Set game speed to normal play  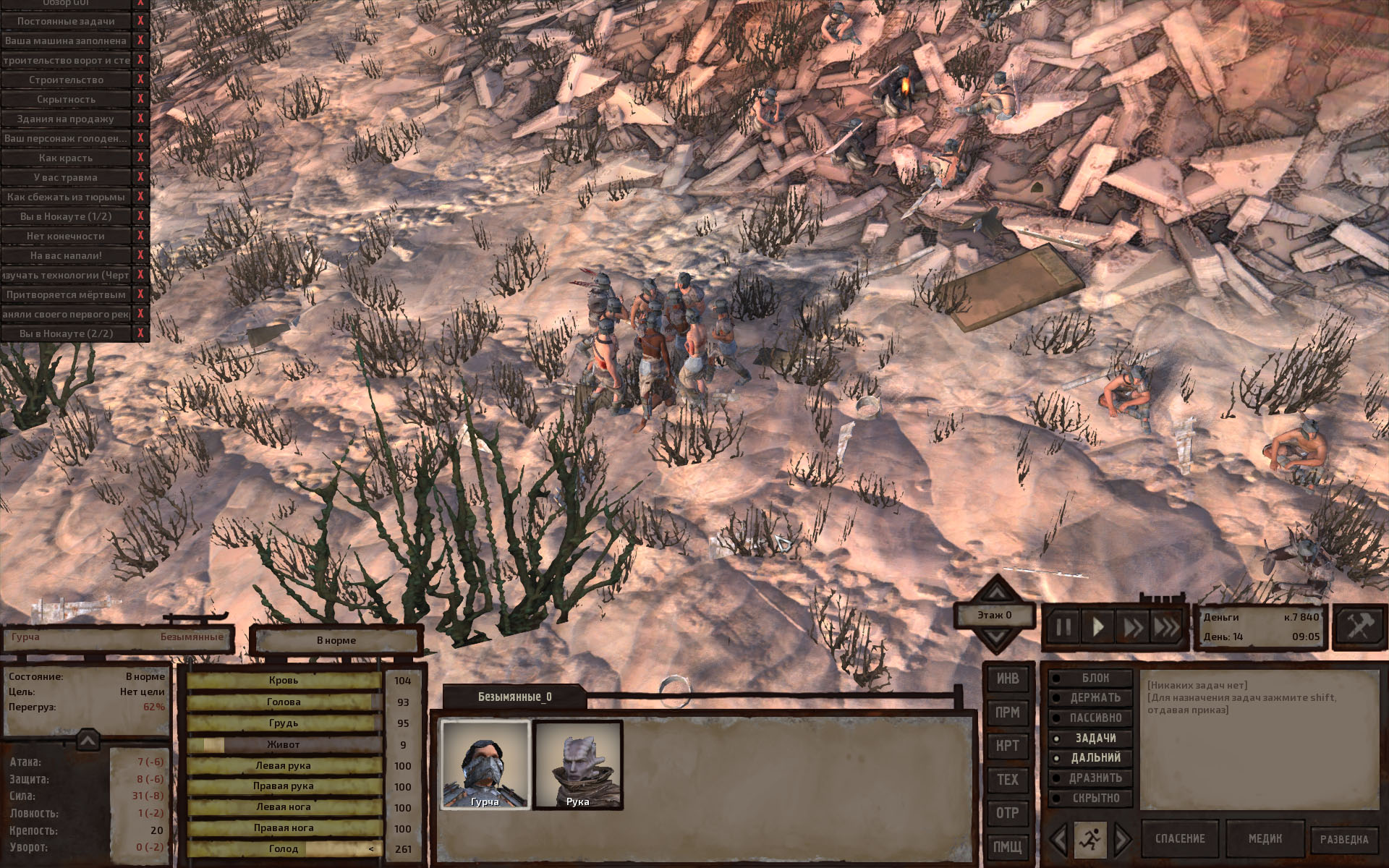pos(1097,627)
